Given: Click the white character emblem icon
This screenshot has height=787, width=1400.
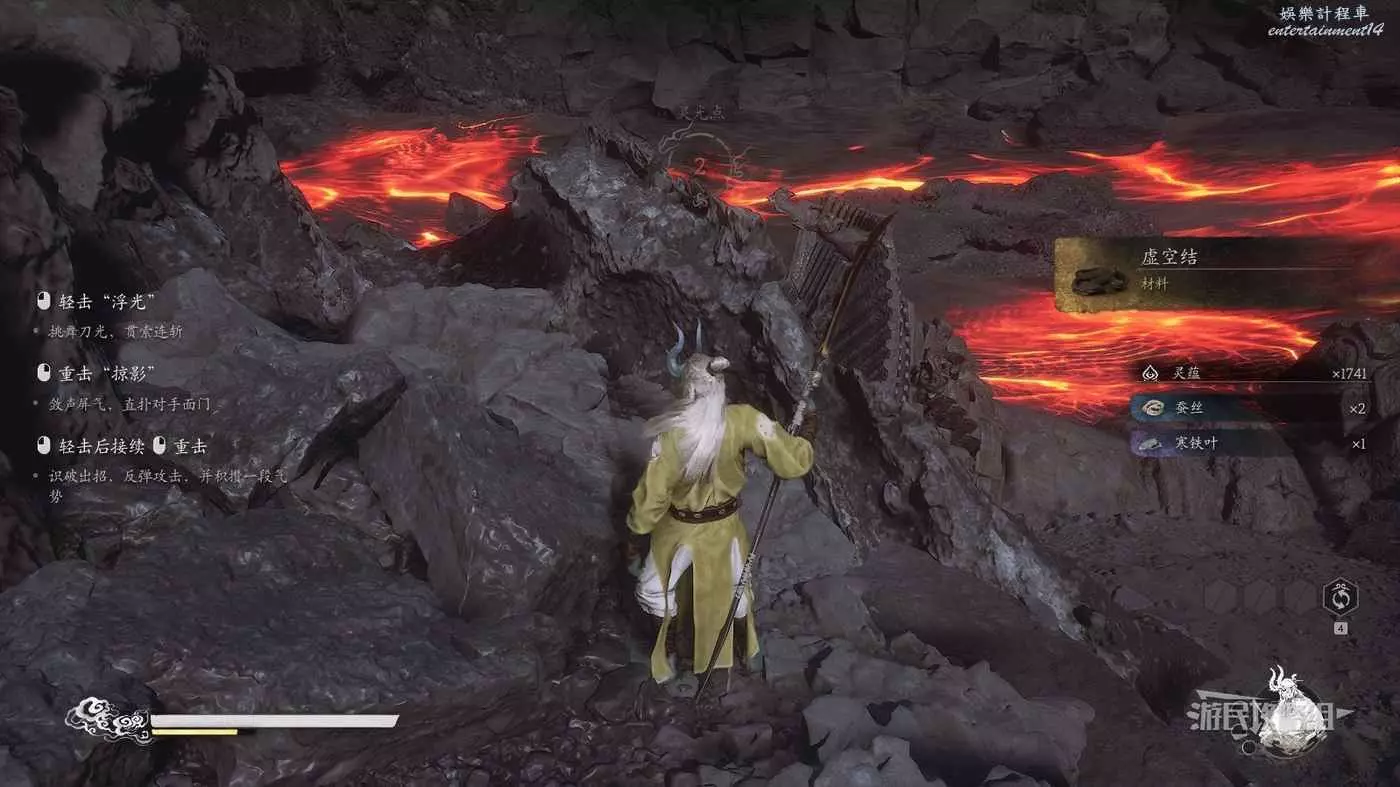Looking at the screenshot, I should (x=1290, y=712).
